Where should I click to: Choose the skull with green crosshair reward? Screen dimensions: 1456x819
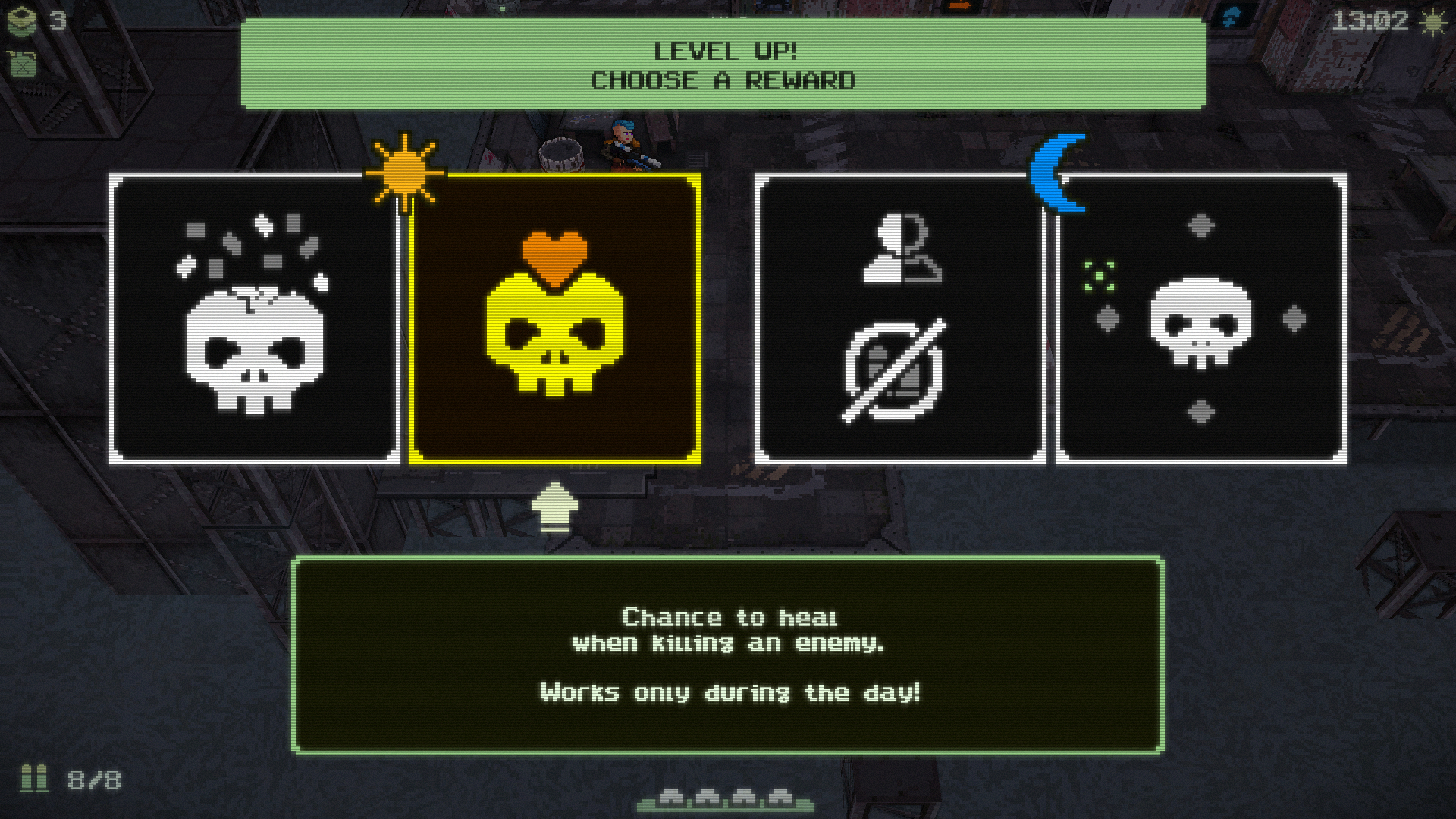point(1201,318)
